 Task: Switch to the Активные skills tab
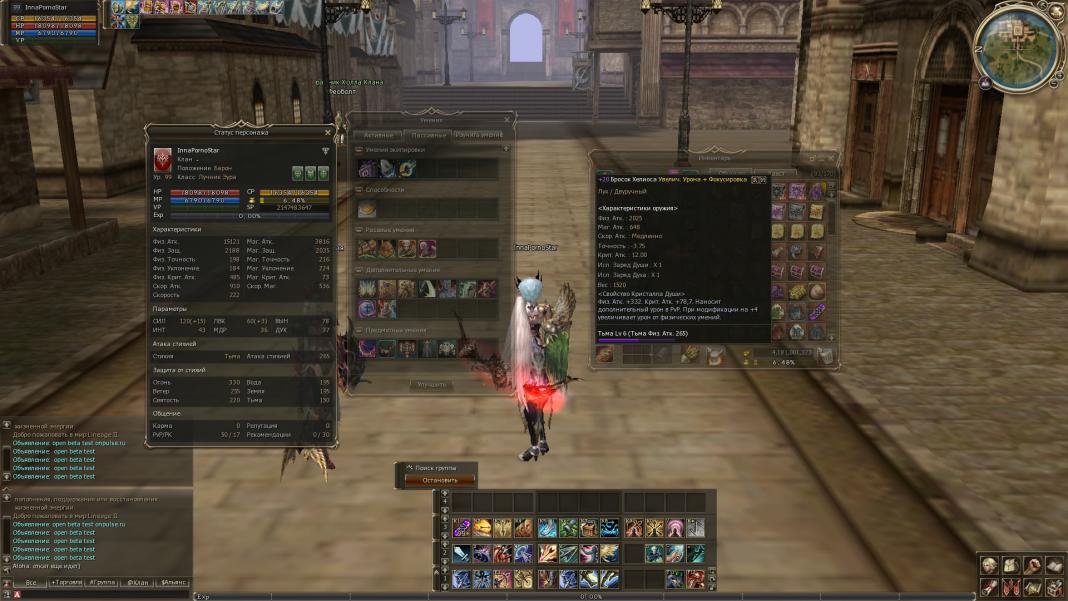[x=378, y=134]
